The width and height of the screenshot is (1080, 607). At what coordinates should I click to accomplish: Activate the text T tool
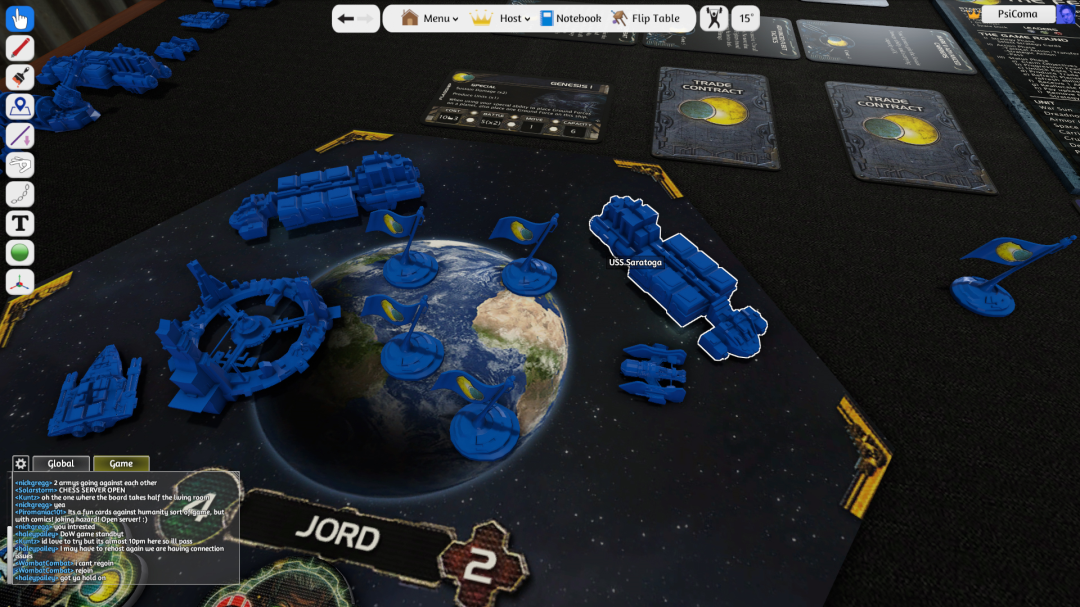[x=20, y=224]
